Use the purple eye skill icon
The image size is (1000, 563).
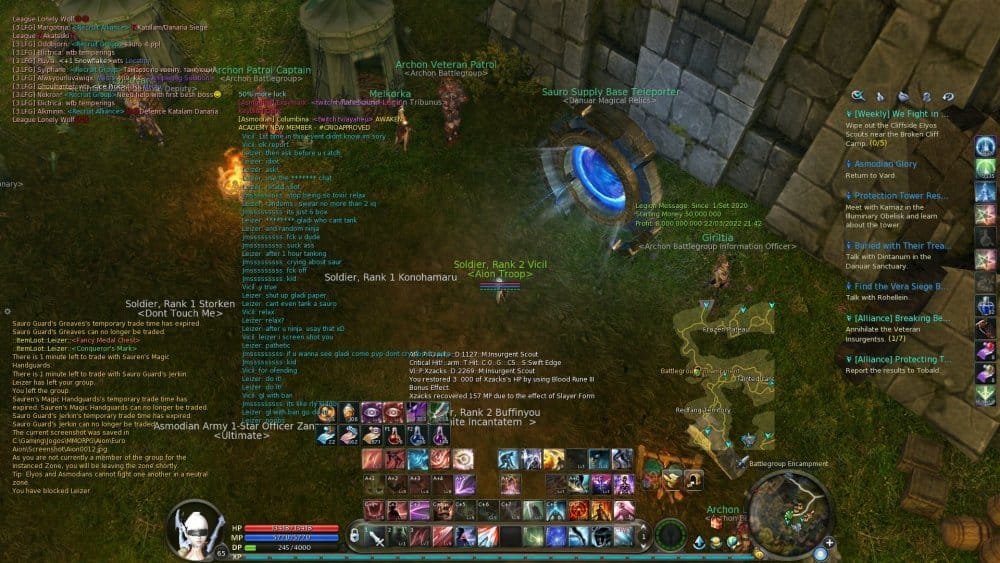(371, 412)
